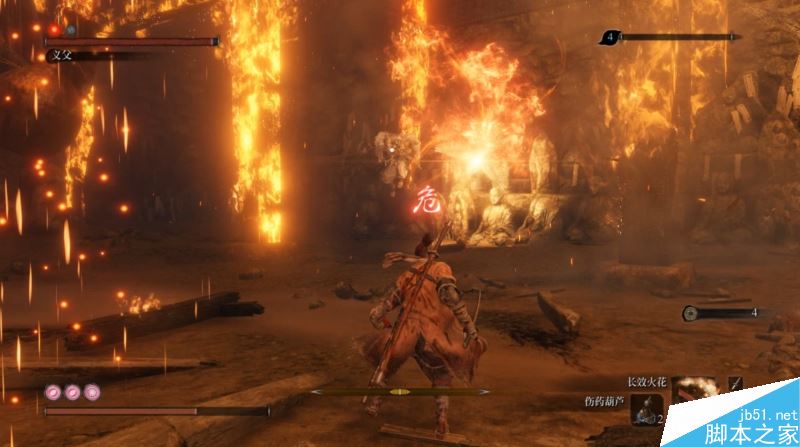Activate the Long Spark prosthetic tool icon
The height and width of the screenshot is (447, 800).
click(693, 390)
